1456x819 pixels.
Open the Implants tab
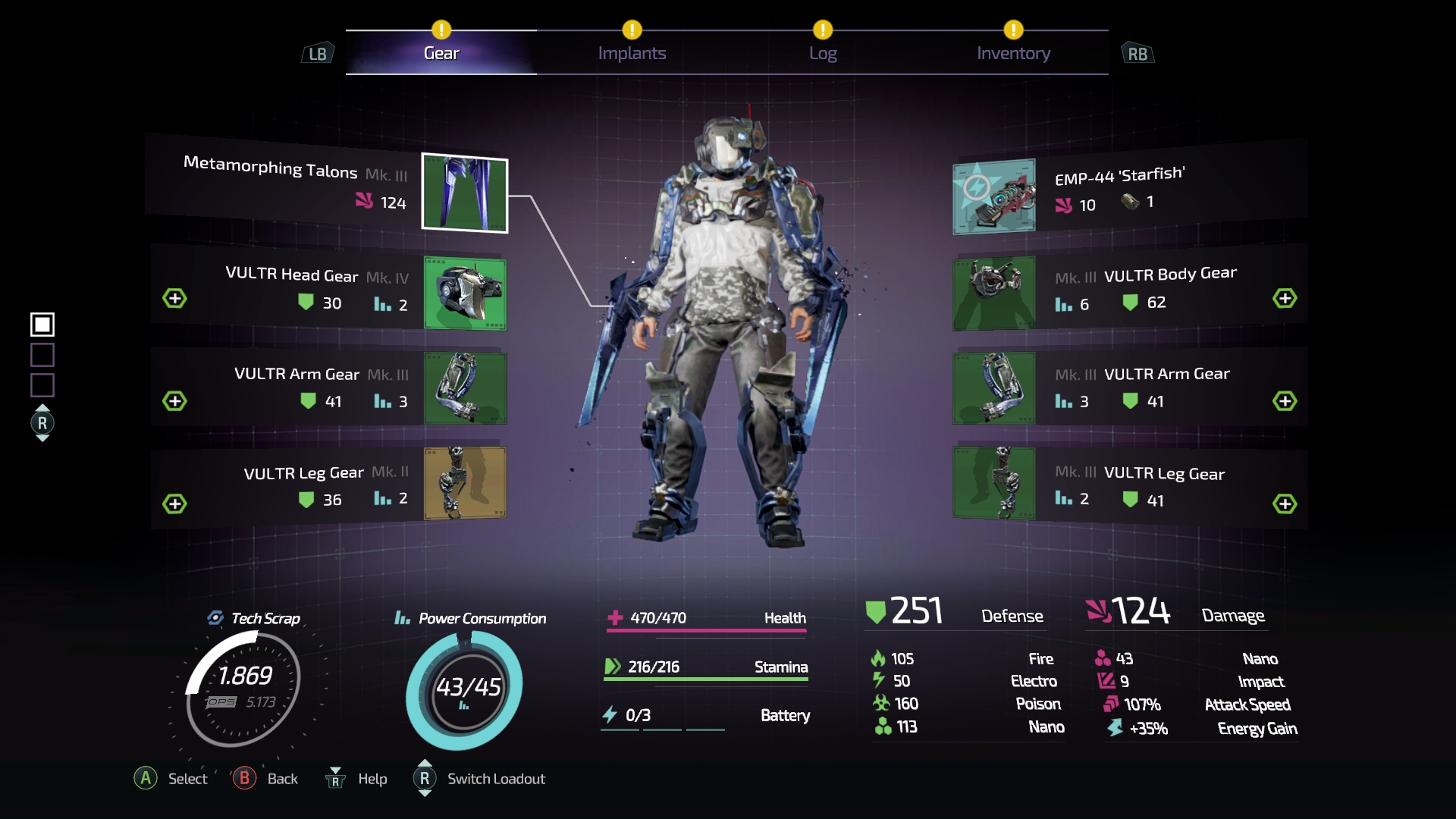click(x=632, y=53)
